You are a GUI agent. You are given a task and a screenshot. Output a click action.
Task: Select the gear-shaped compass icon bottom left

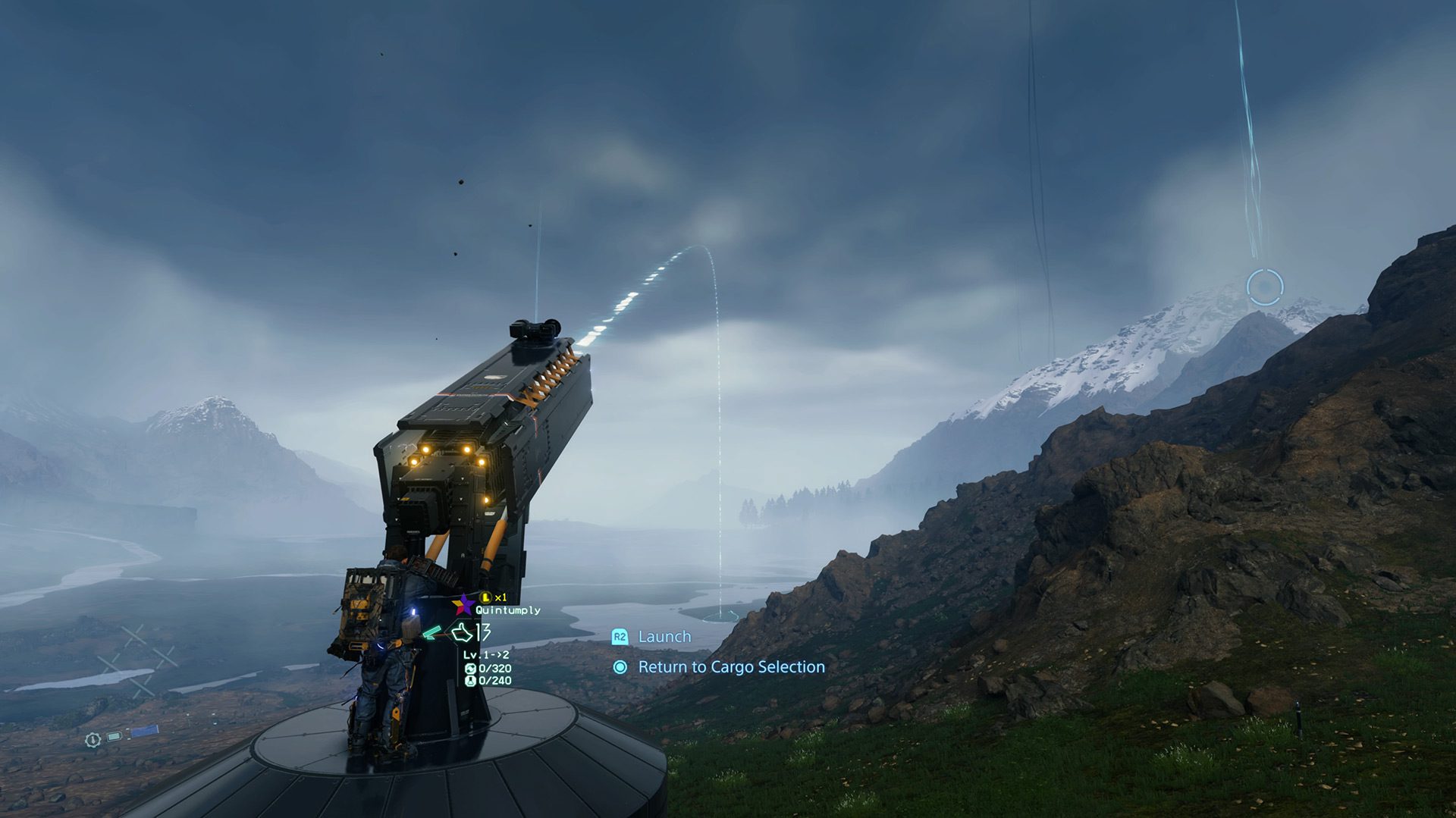[93, 740]
